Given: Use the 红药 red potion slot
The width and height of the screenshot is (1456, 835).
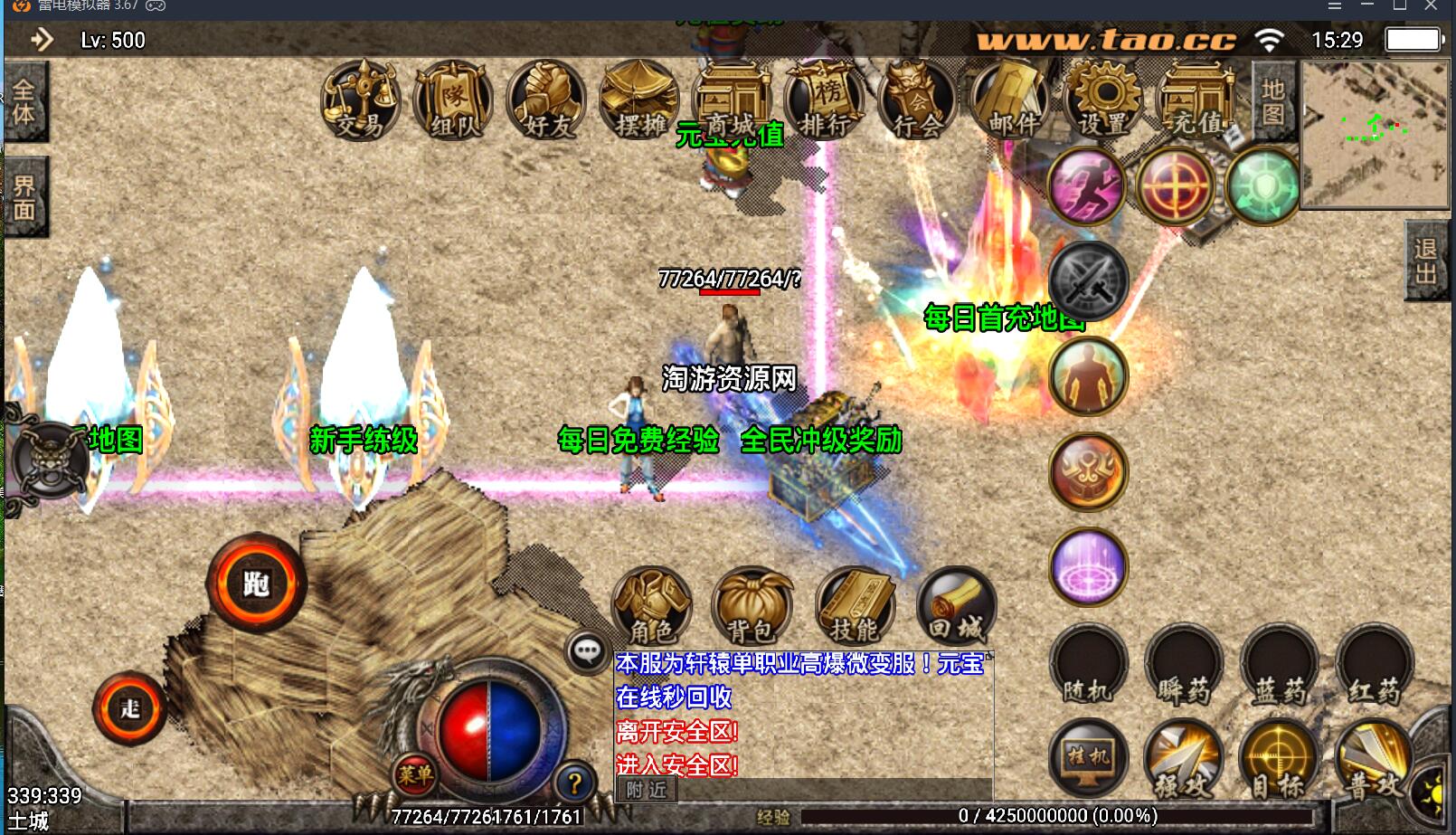Looking at the screenshot, I should (1374, 666).
